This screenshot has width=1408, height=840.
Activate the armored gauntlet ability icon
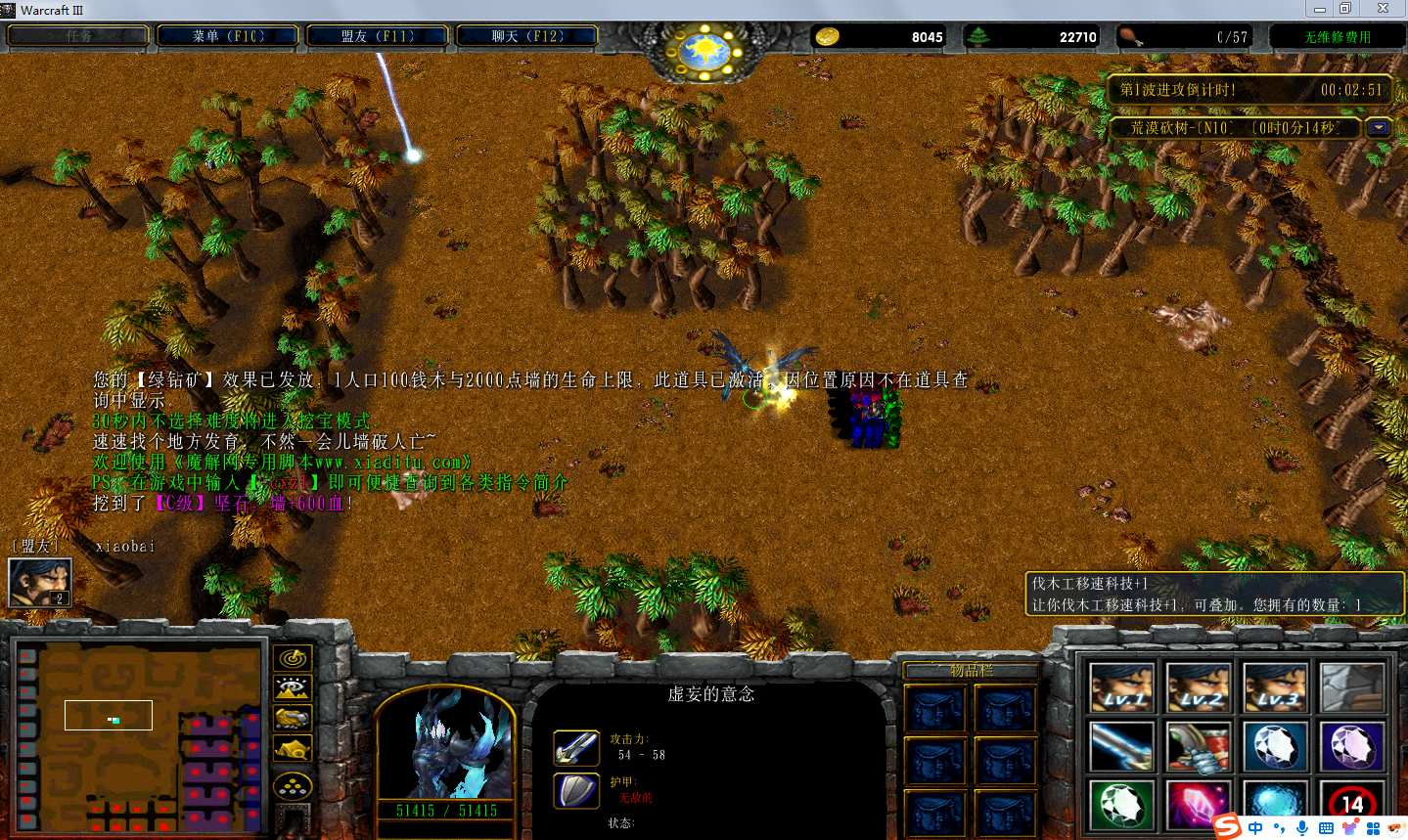[1199, 747]
